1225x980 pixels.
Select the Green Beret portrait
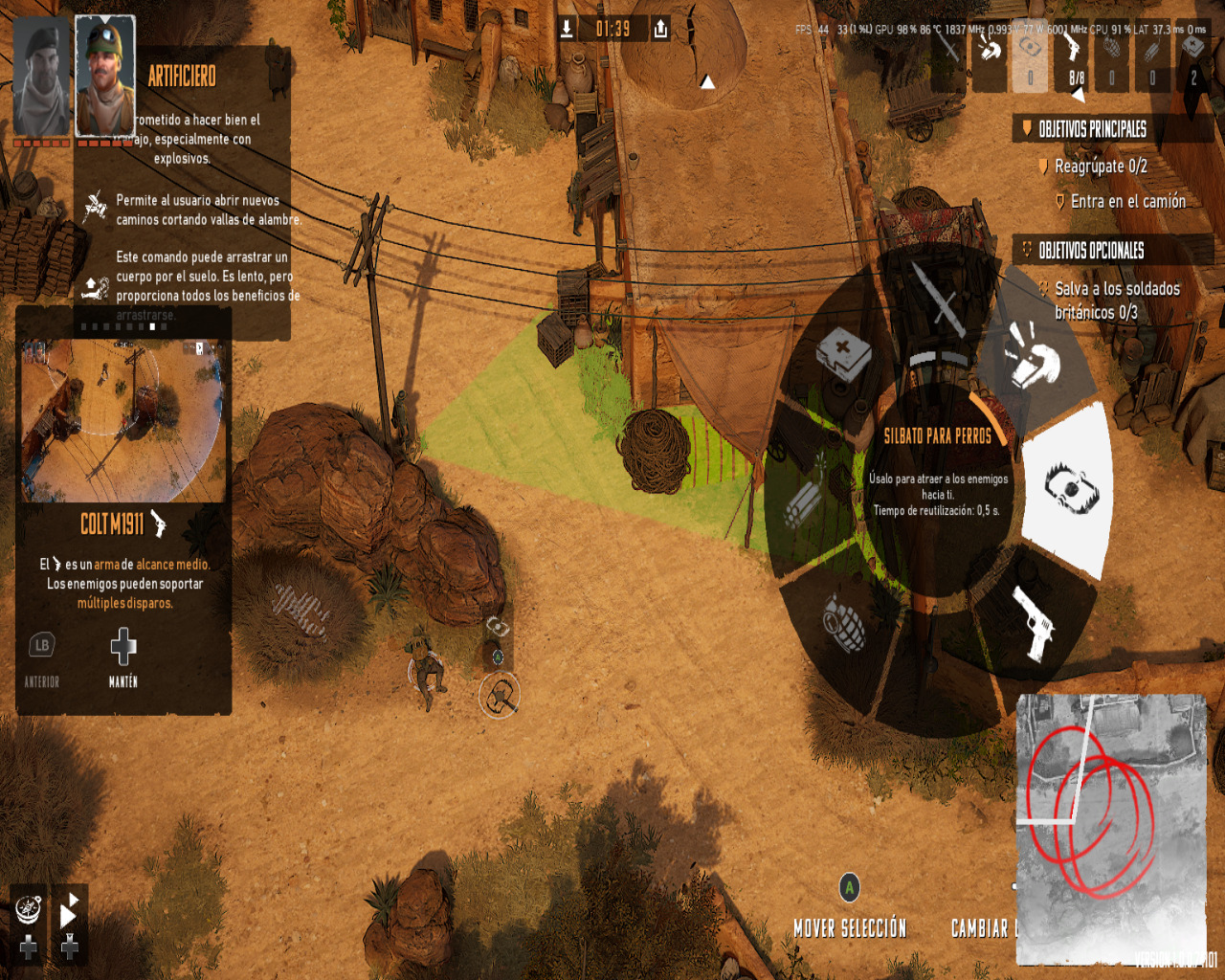coord(41,78)
